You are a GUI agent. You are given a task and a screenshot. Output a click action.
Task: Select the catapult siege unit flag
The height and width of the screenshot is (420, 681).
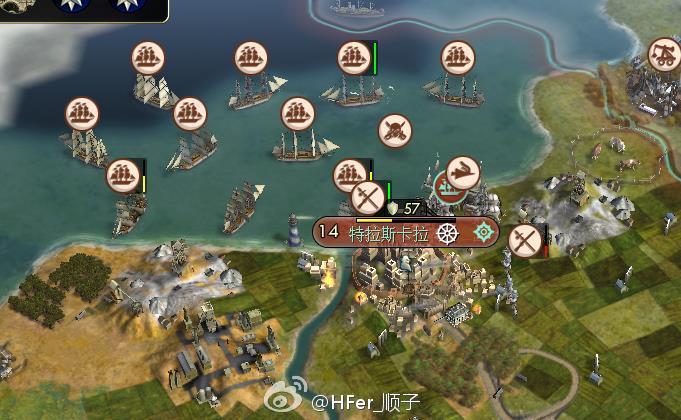coord(664,53)
